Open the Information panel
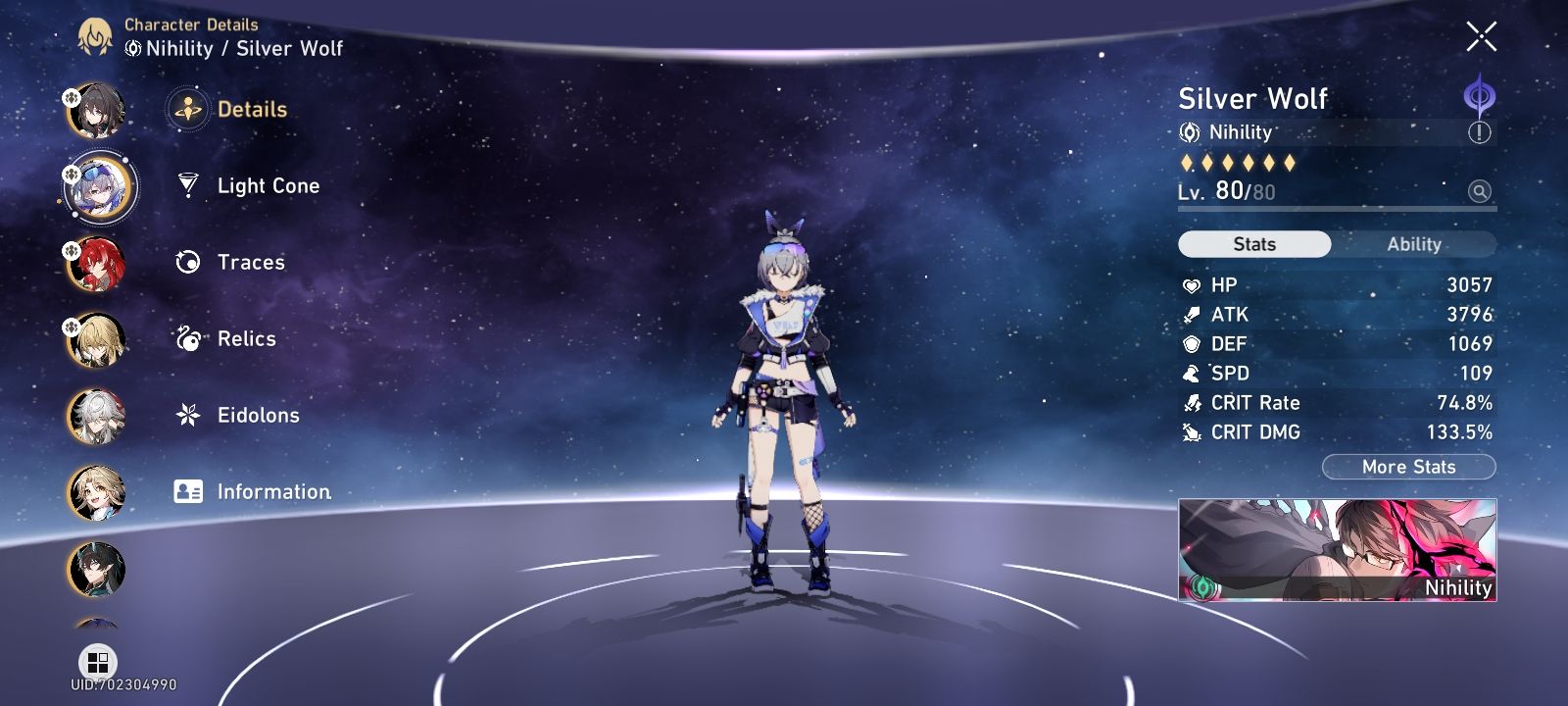 click(x=272, y=491)
